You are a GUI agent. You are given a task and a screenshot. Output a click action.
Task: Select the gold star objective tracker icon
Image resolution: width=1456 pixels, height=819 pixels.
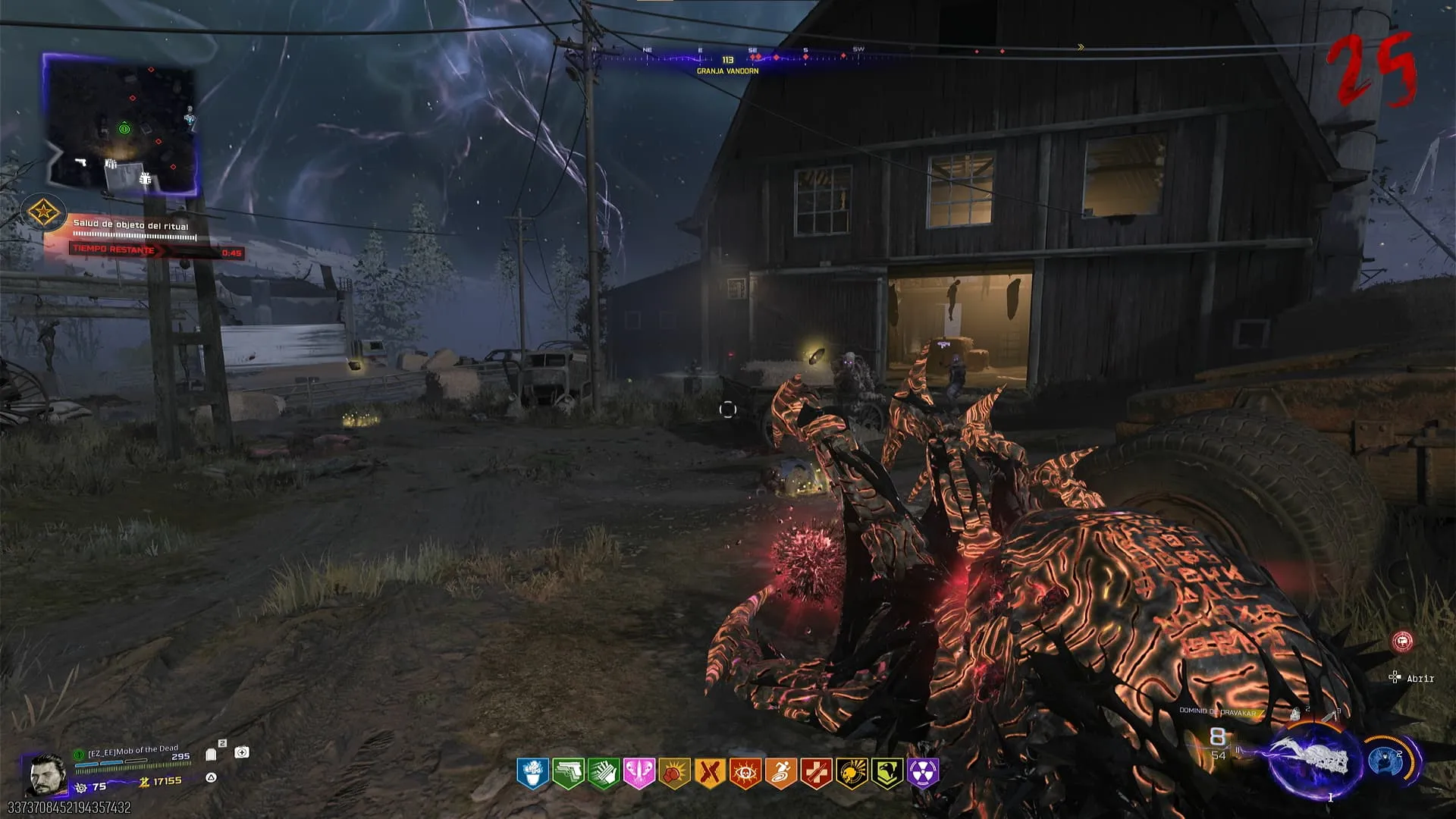[42, 212]
